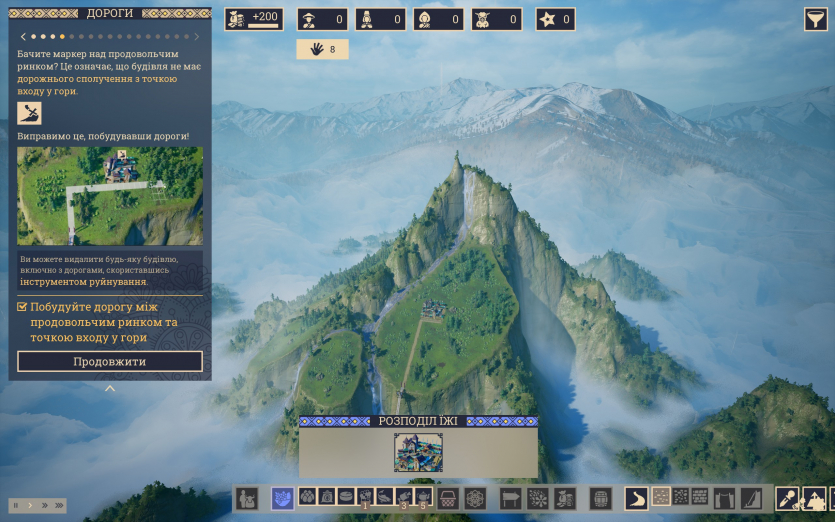835x522 pixels.
Task: Select the highlighted food distribution category
Action: click(282, 497)
